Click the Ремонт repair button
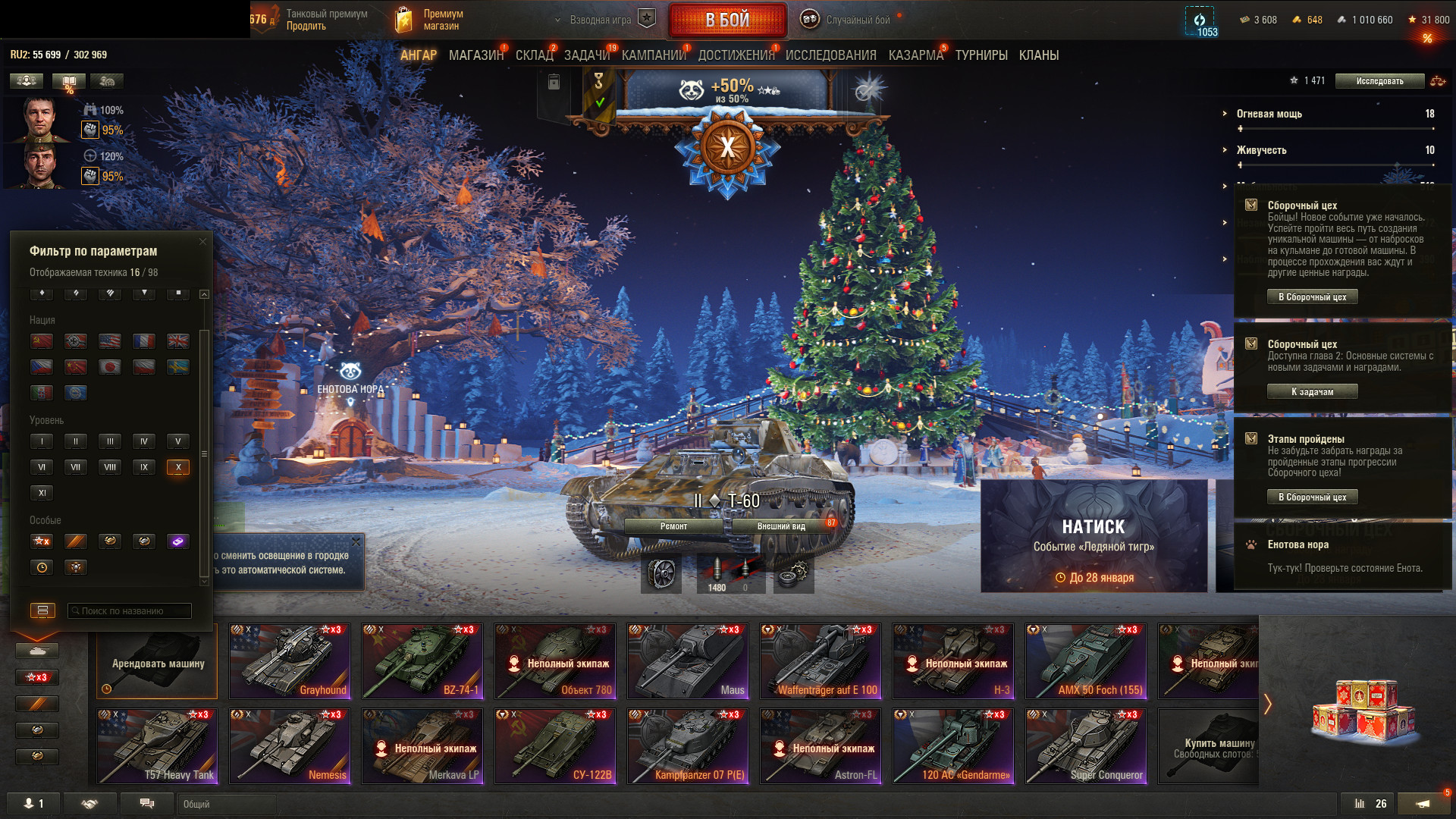This screenshot has height=819, width=1456. click(673, 526)
